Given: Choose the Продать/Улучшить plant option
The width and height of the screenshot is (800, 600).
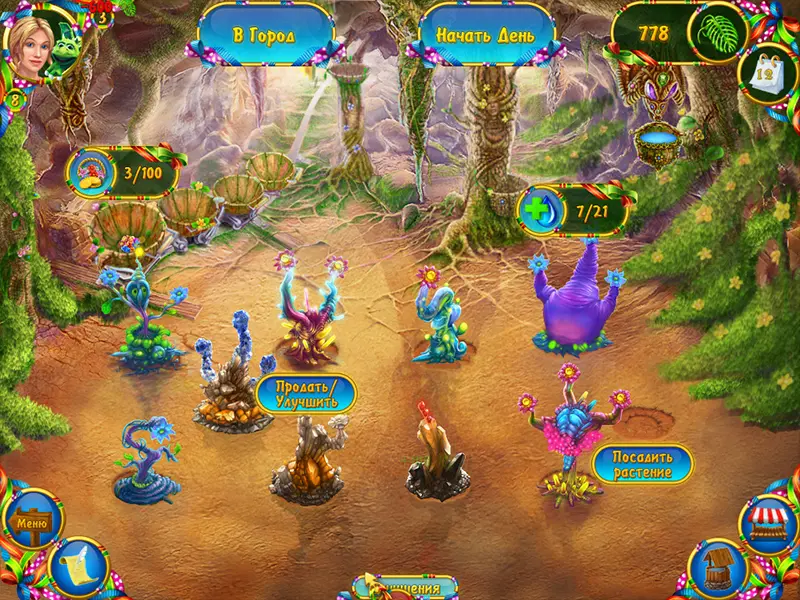Looking at the screenshot, I should coord(307,393).
